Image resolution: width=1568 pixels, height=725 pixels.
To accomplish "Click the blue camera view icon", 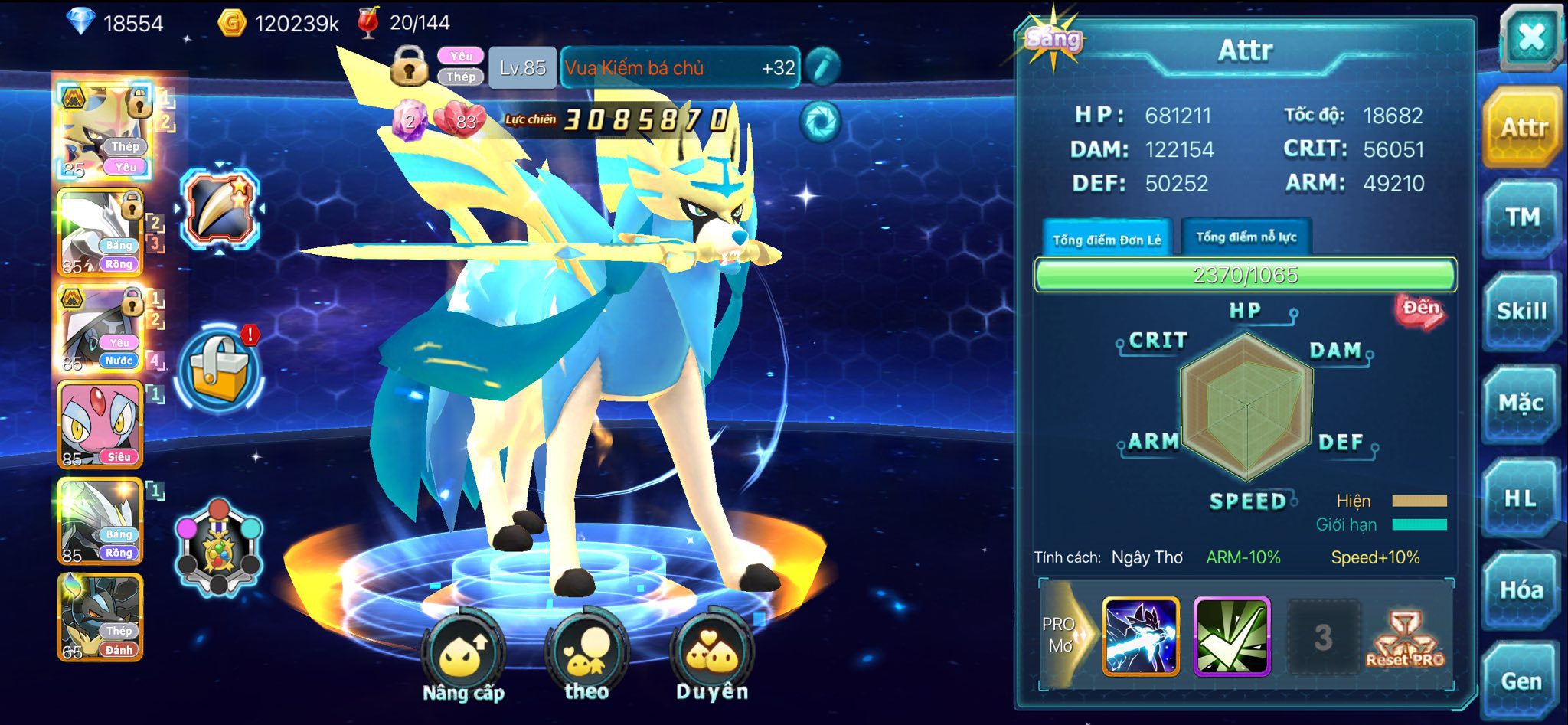I will [x=821, y=121].
